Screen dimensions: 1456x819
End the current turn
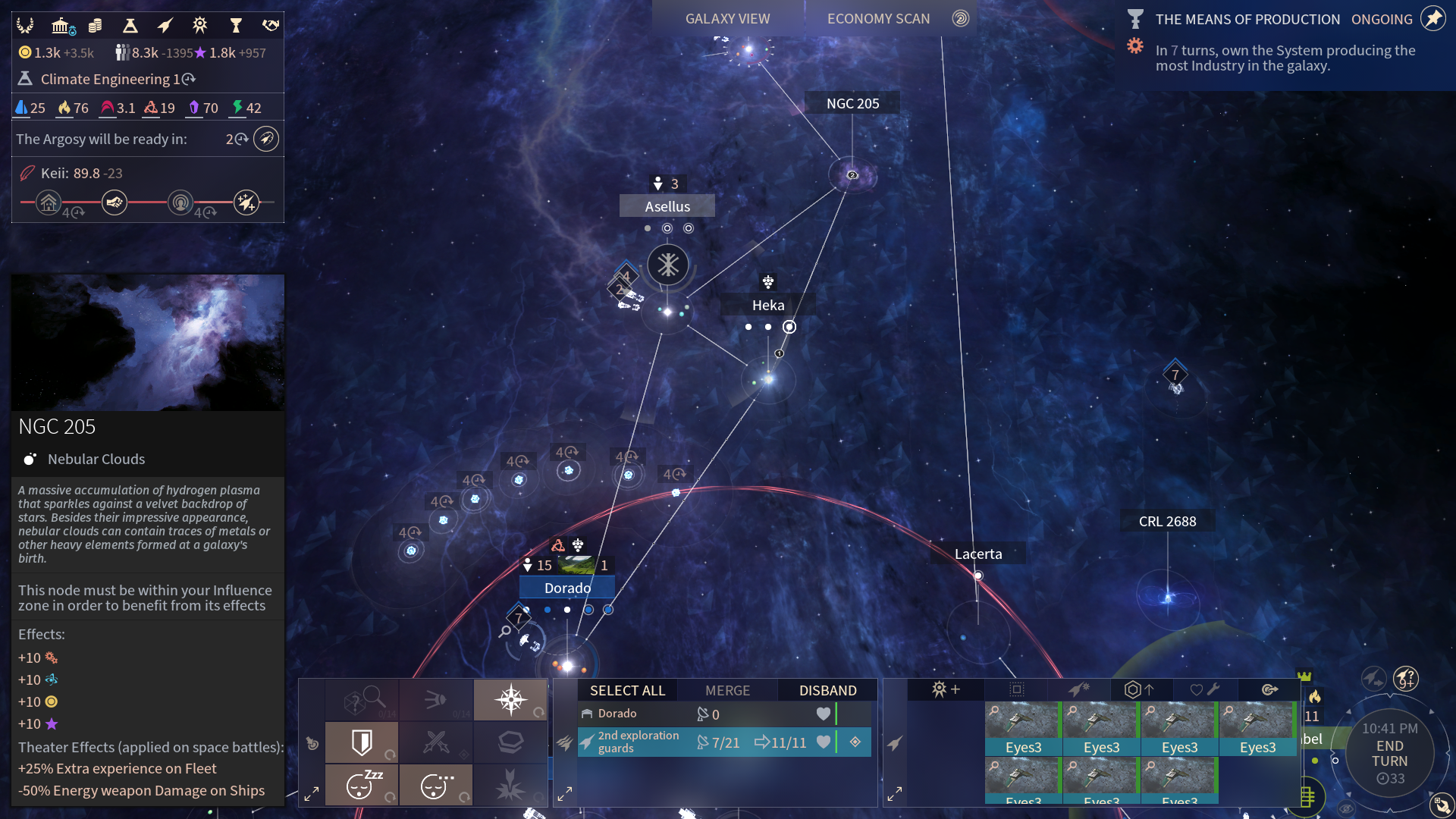point(1389,753)
